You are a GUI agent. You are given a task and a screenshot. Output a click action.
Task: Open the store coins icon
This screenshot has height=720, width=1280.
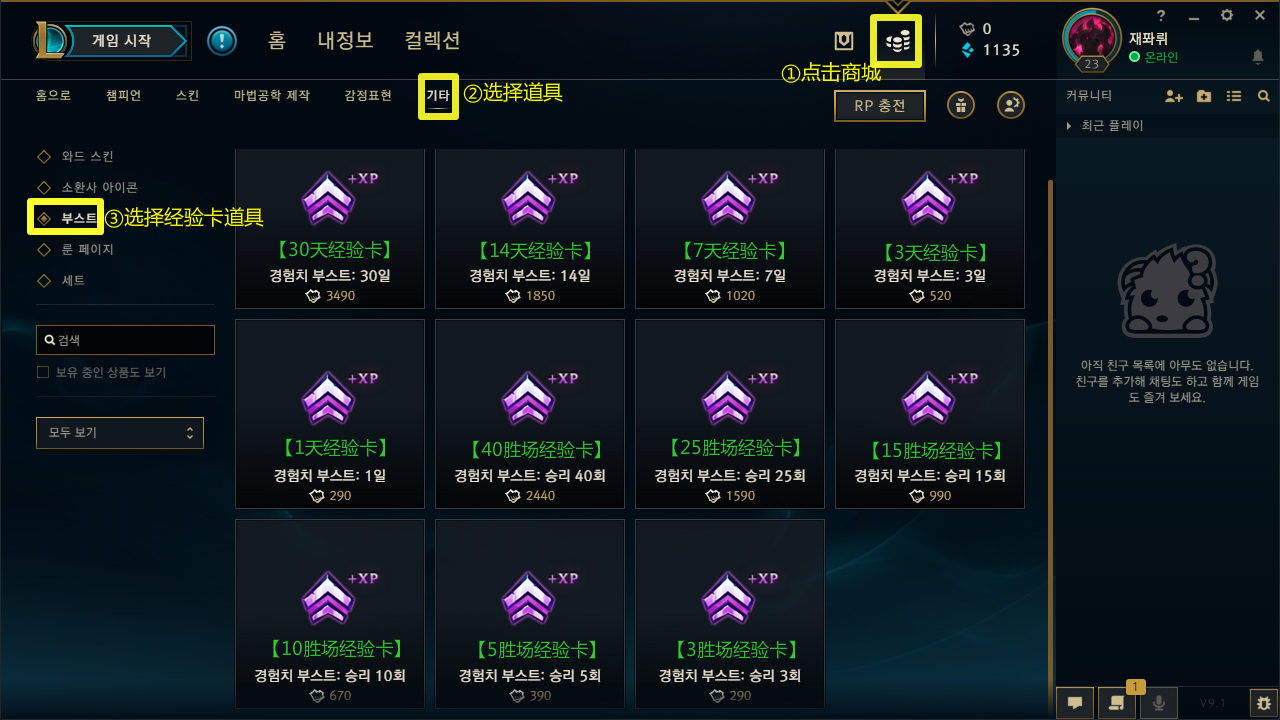pyautogui.click(x=897, y=41)
